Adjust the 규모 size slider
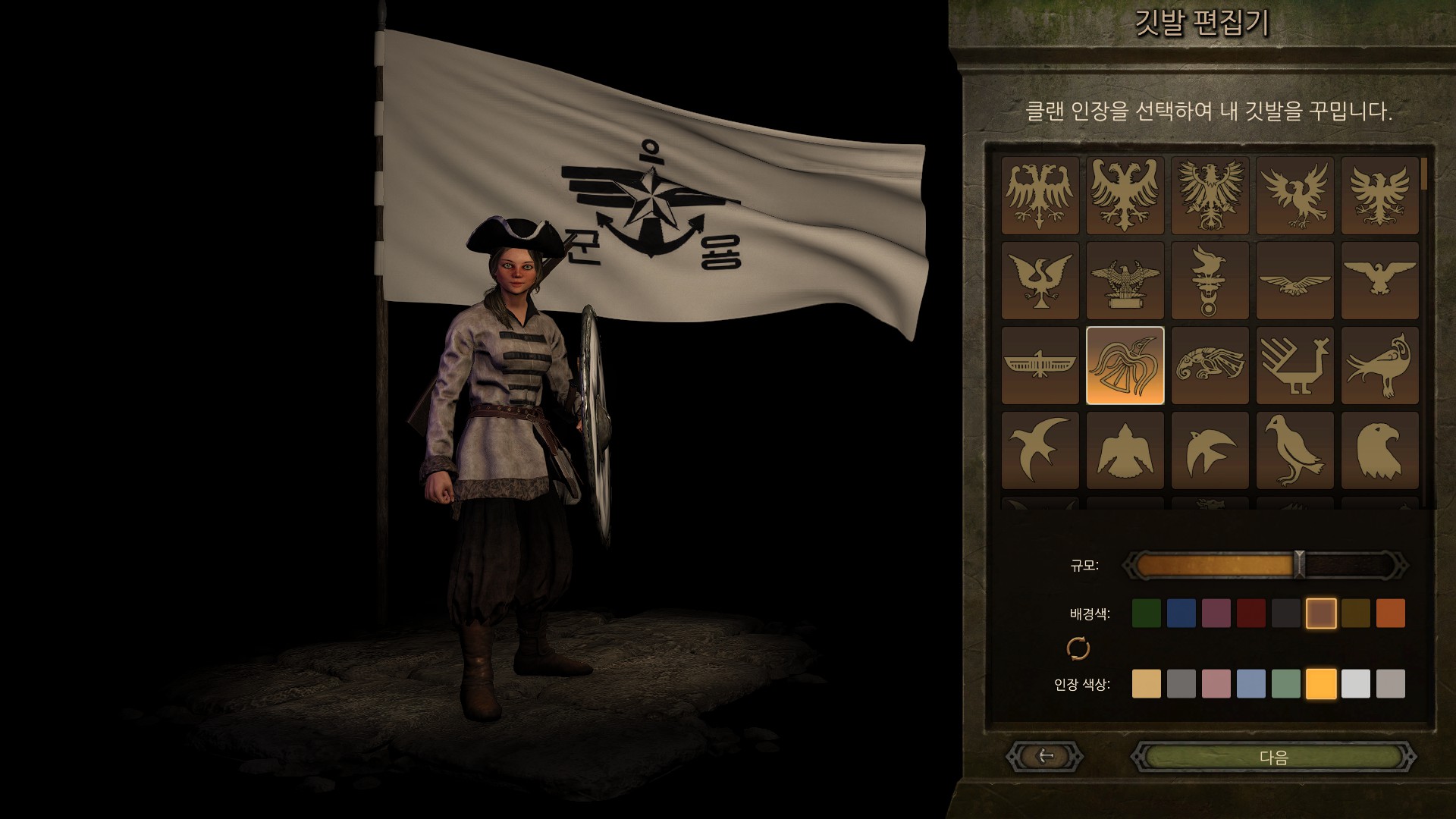This screenshot has width=1456, height=819. (x=1299, y=565)
